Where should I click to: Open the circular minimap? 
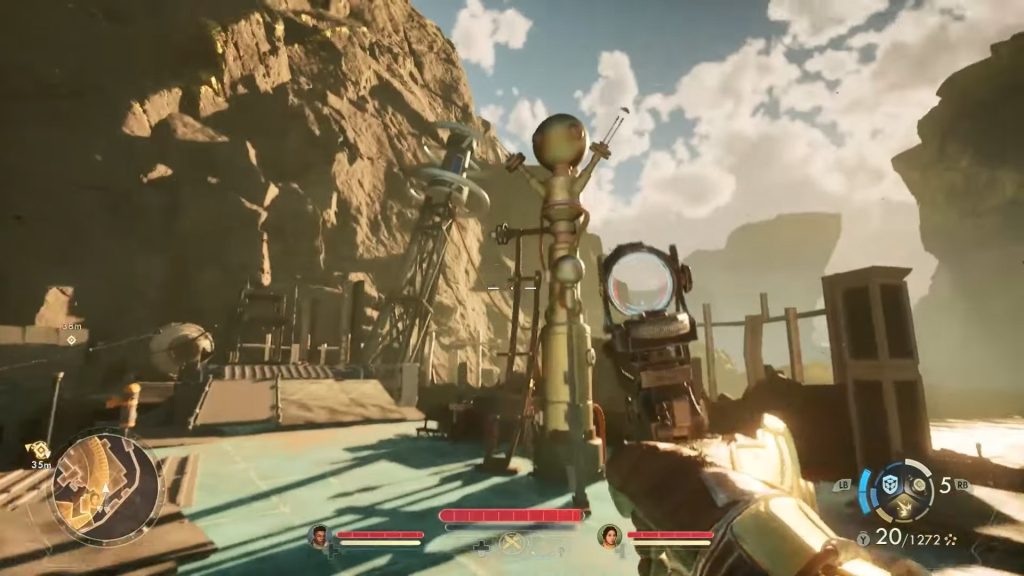(104, 488)
